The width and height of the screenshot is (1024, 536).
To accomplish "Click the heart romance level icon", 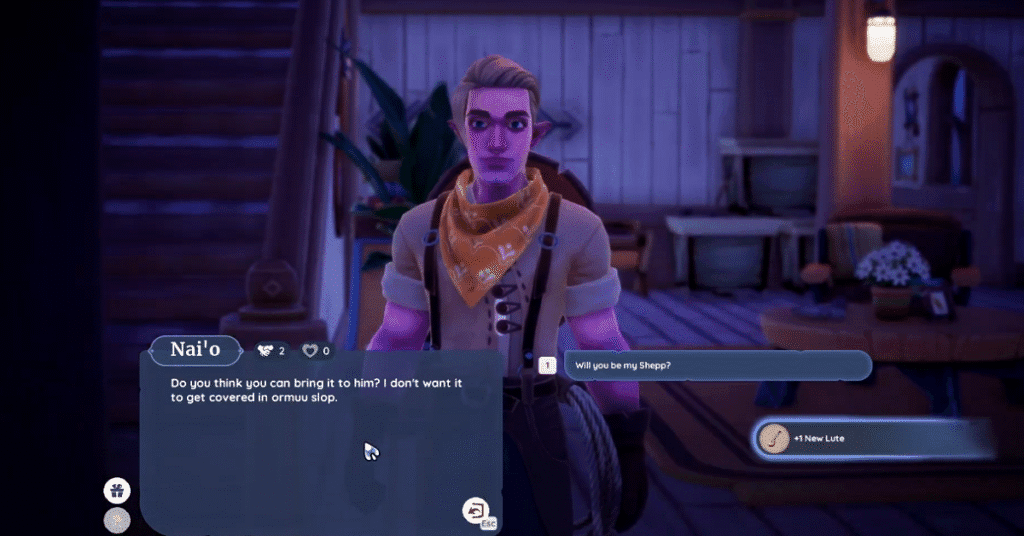I will (310, 351).
